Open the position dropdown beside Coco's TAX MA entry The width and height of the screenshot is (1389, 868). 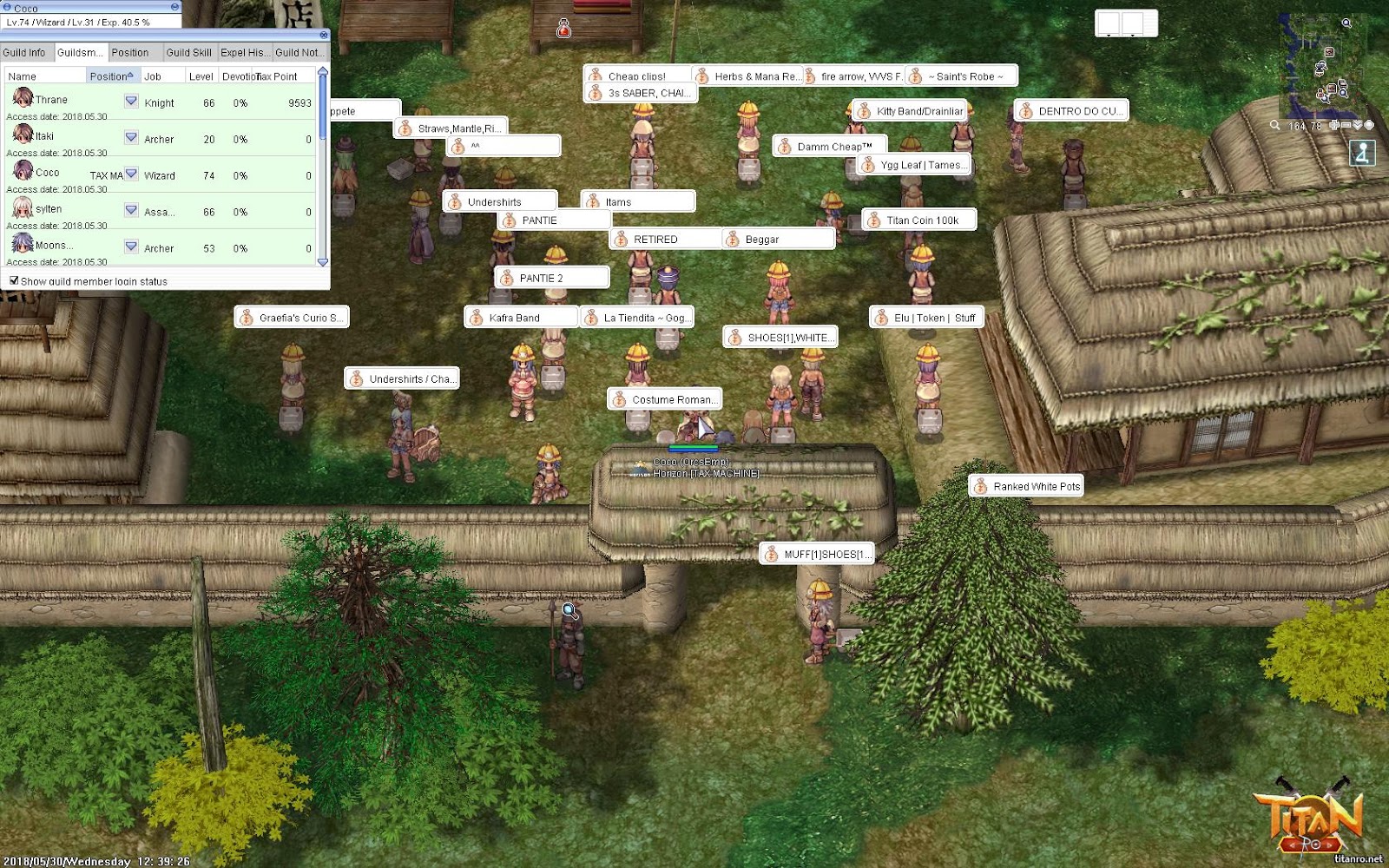click(130, 174)
